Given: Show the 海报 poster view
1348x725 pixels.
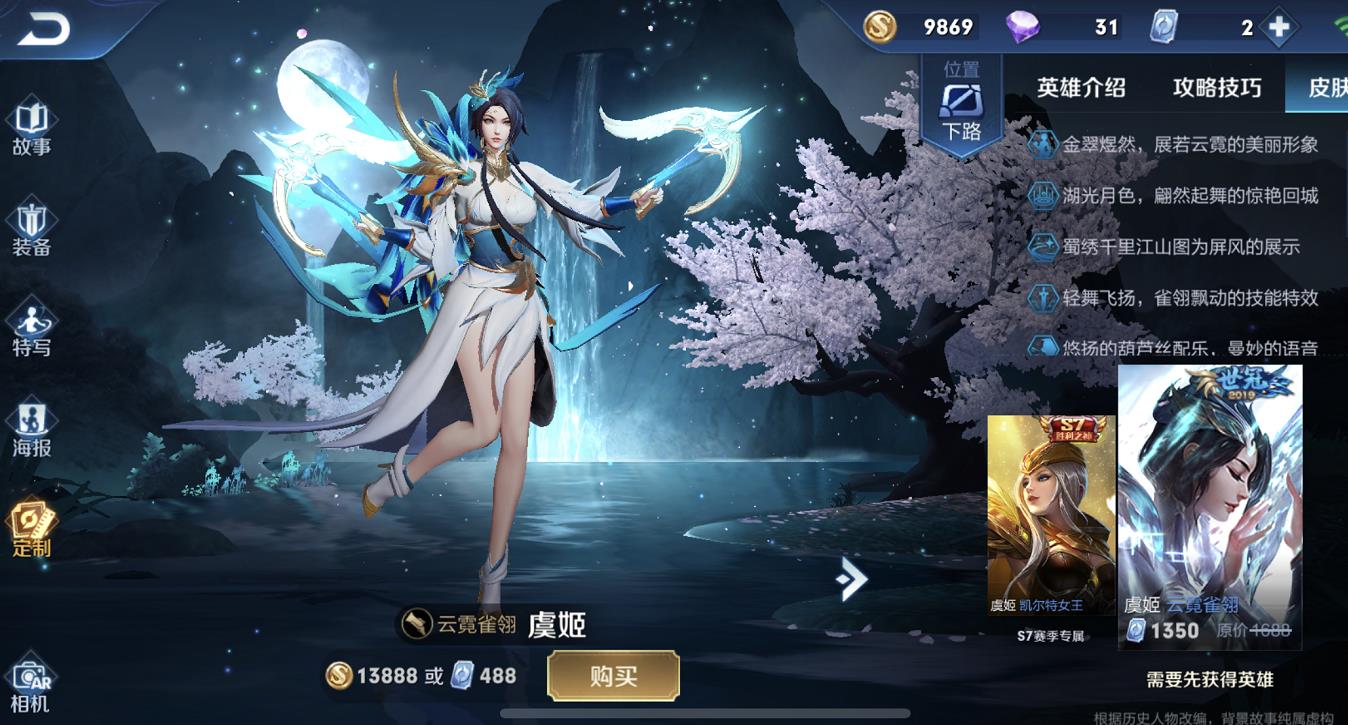Looking at the screenshot, I should [x=31, y=430].
